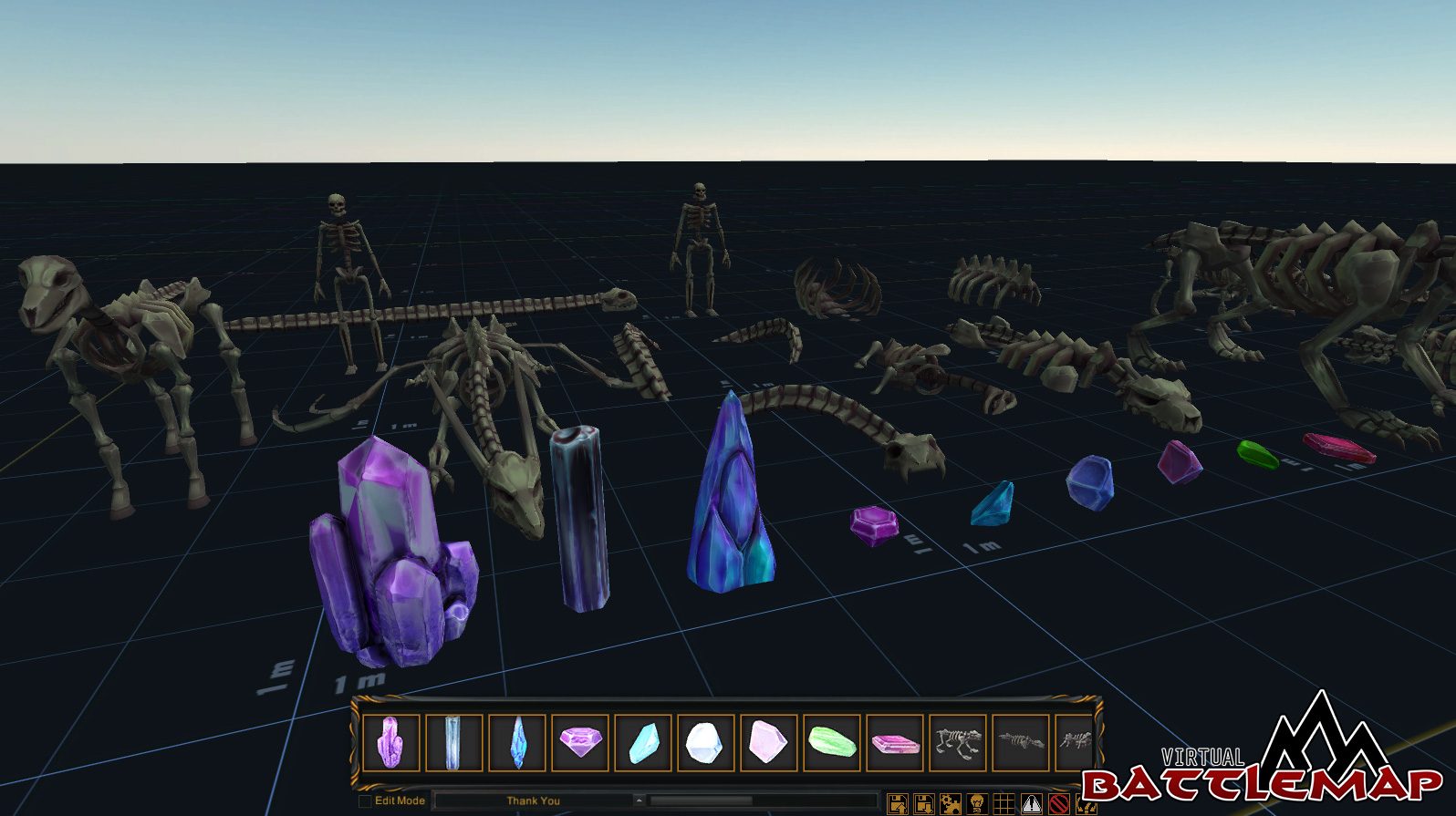1456x816 pixels.
Task: Click the red prohibition sign icon
Action: point(1058,802)
